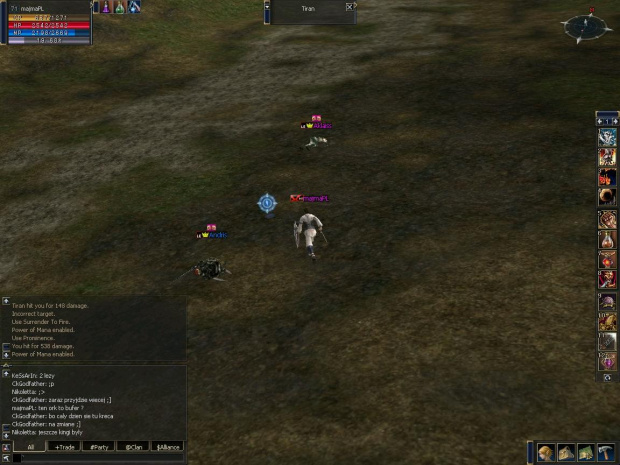Use the orange potion flask shortcut

[607, 240]
